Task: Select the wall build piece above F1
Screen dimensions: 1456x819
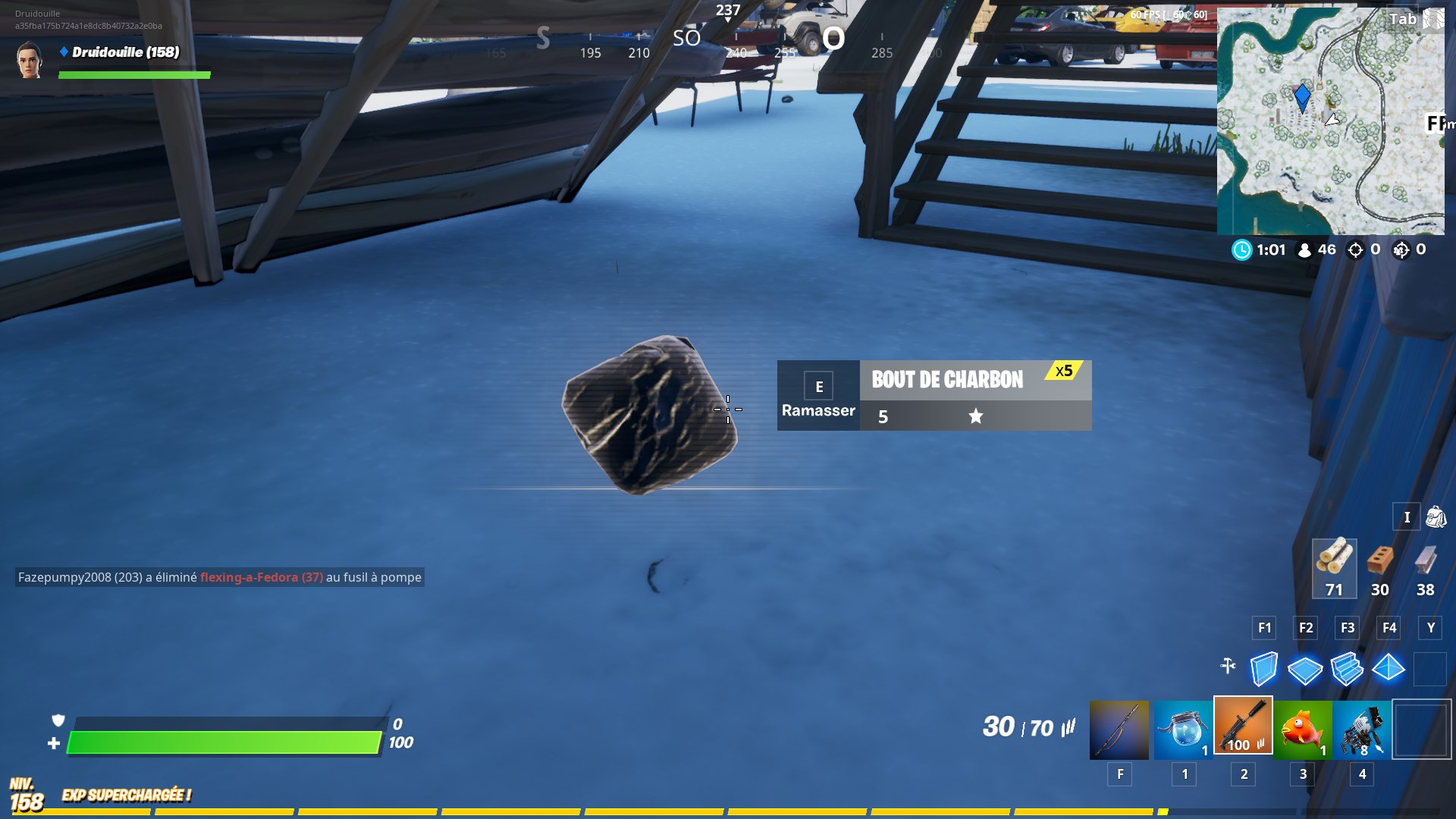Action: (x=1263, y=669)
